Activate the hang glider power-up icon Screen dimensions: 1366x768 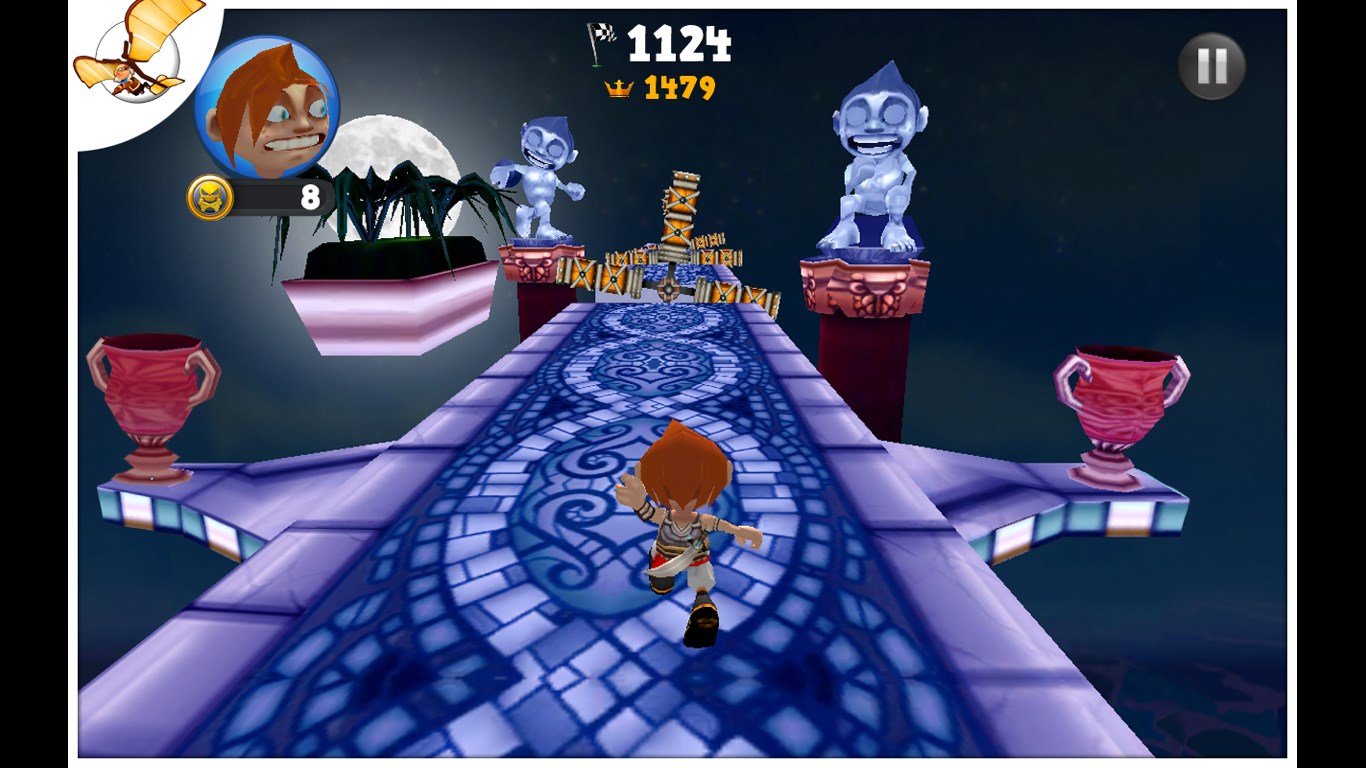(x=134, y=58)
